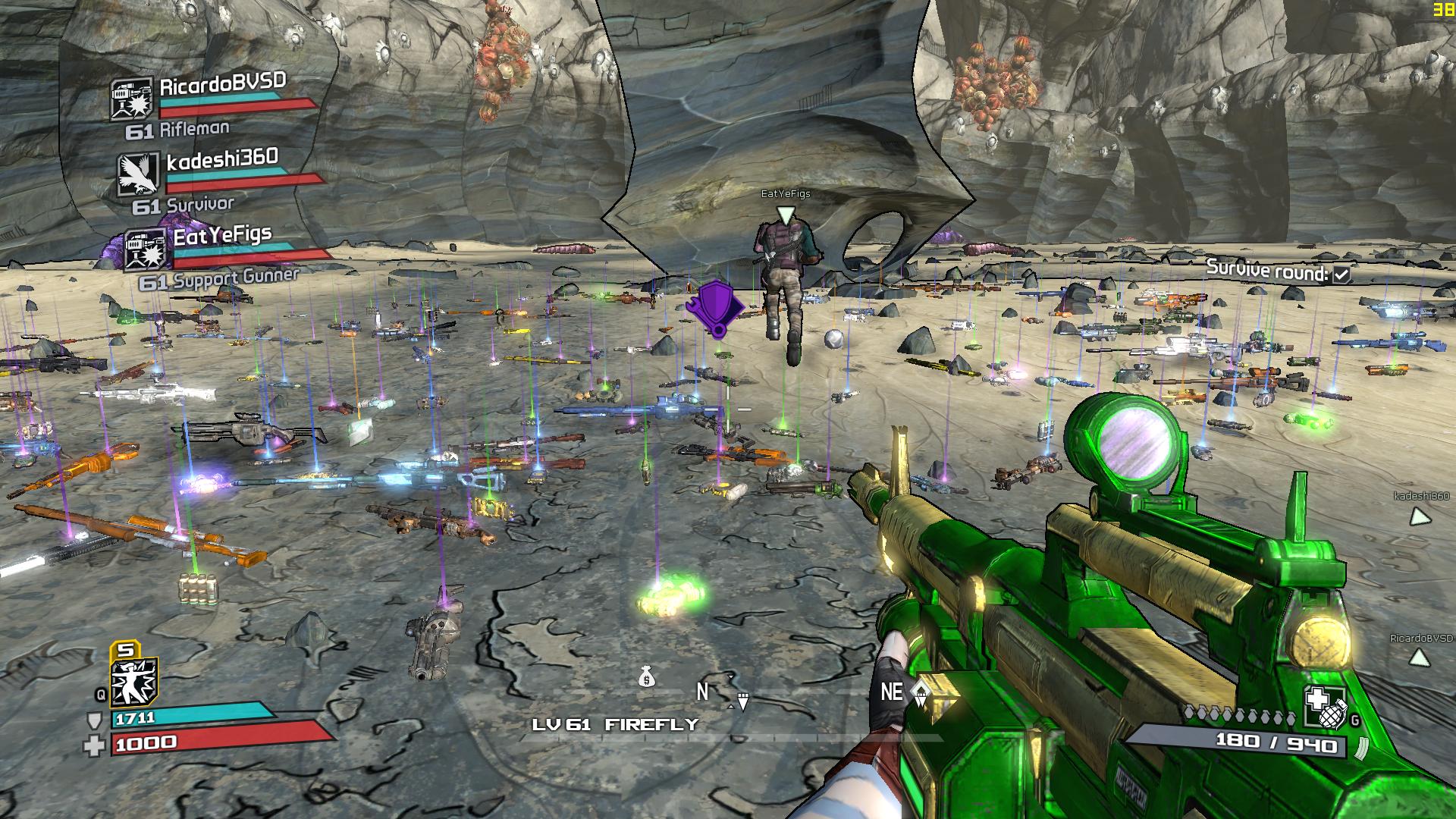Select the purple shield waypoint marker

pyautogui.click(x=714, y=306)
